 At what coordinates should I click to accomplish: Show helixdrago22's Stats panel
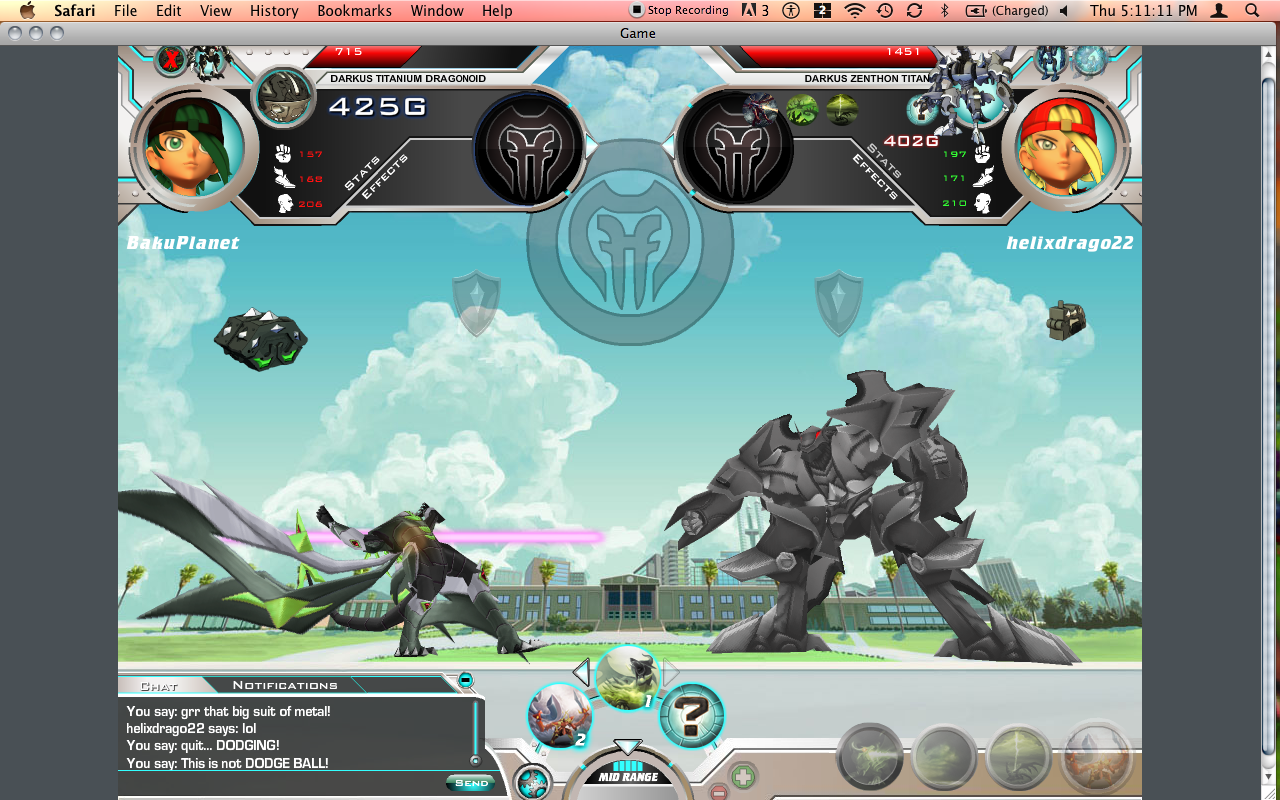point(885,160)
